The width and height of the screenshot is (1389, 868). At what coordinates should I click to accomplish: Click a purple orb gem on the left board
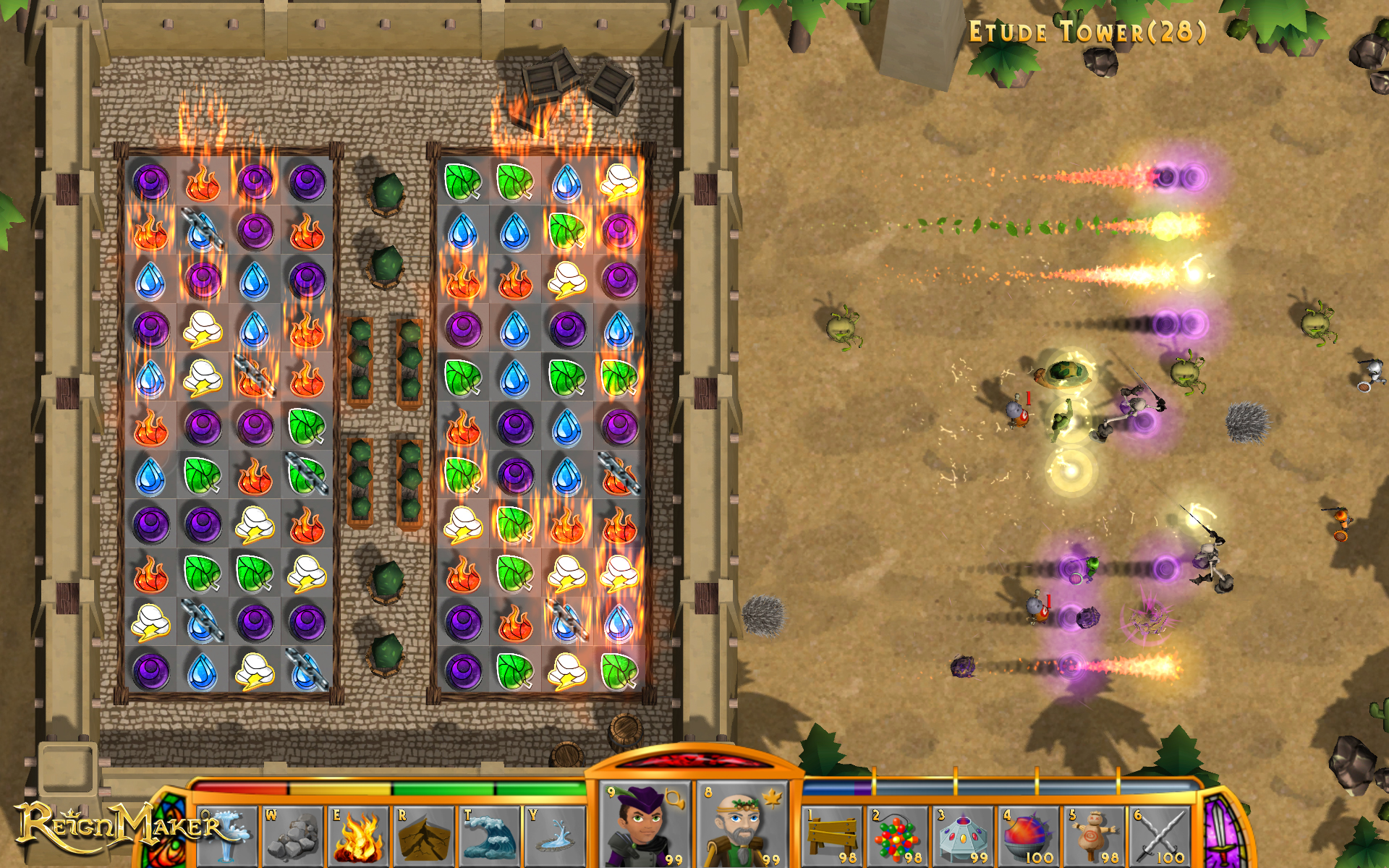click(150, 182)
